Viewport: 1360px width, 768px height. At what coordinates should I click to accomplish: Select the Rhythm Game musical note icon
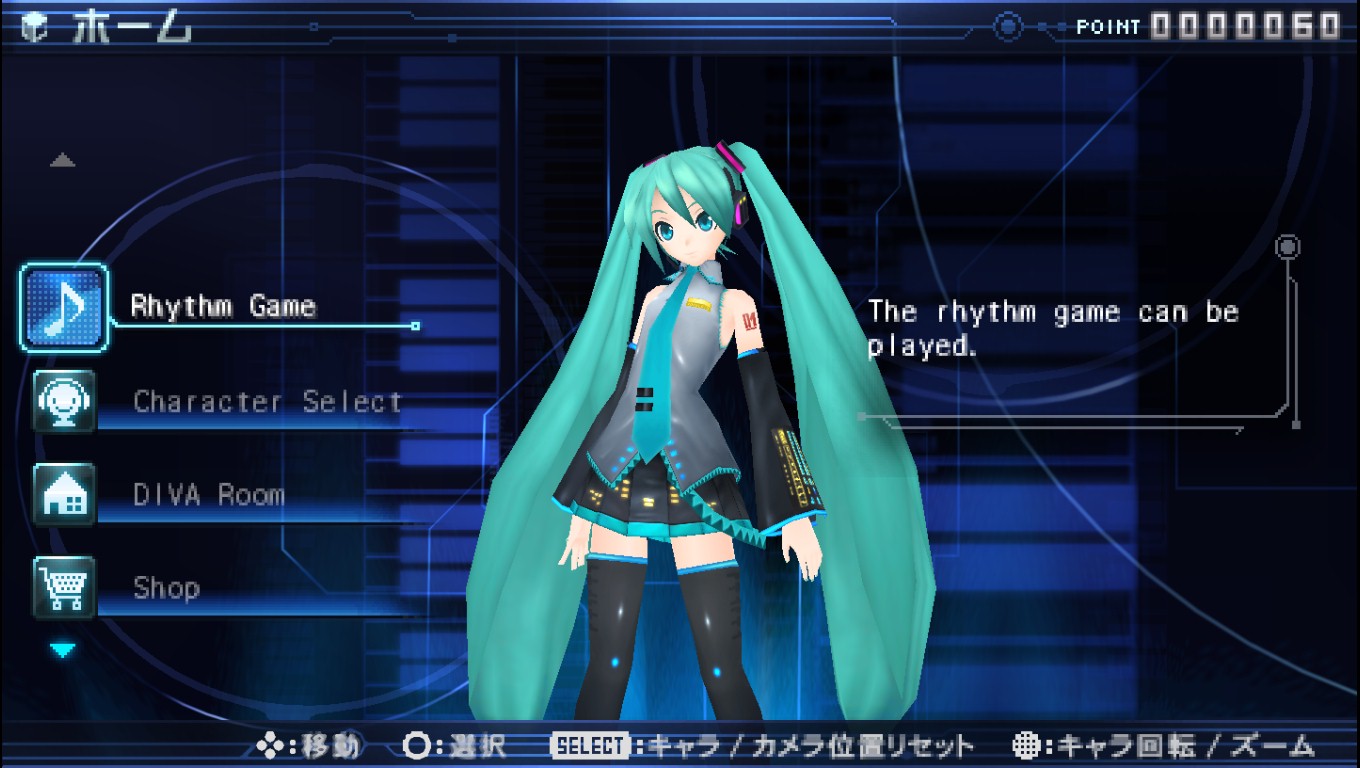pos(62,306)
